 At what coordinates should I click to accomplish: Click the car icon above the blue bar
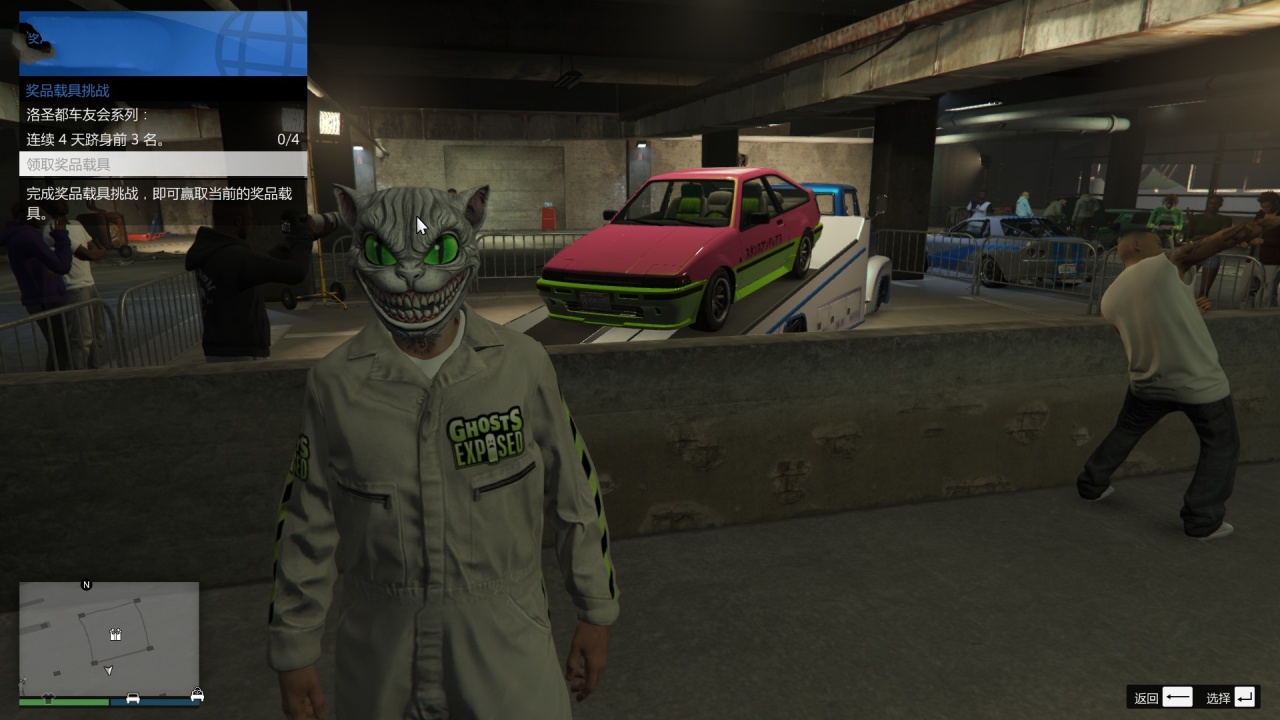[133, 697]
